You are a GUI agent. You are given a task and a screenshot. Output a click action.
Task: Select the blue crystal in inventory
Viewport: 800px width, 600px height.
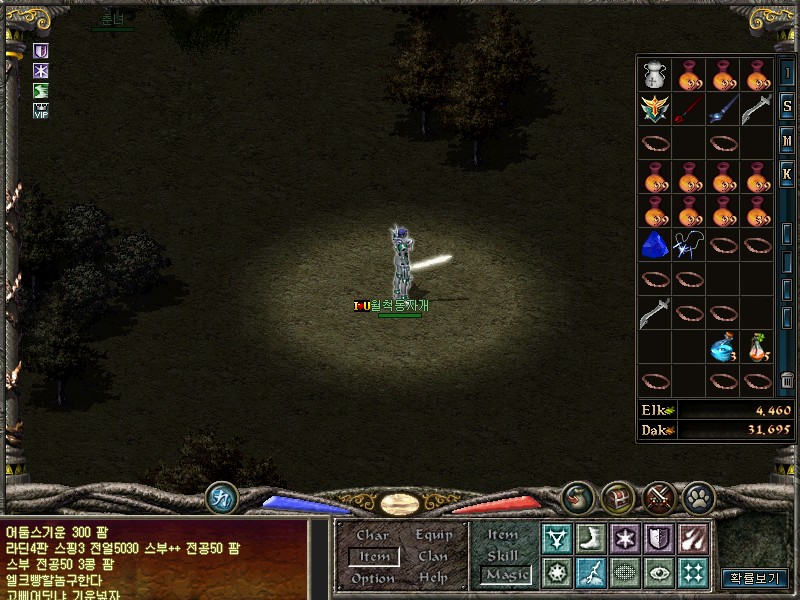655,244
